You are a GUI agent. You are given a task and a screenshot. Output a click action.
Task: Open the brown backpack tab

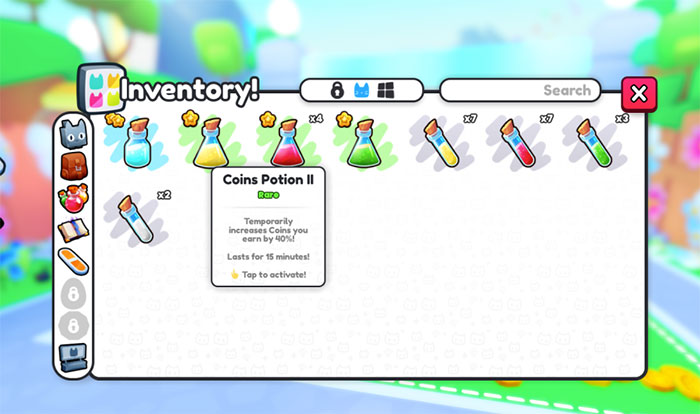tap(73, 165)
